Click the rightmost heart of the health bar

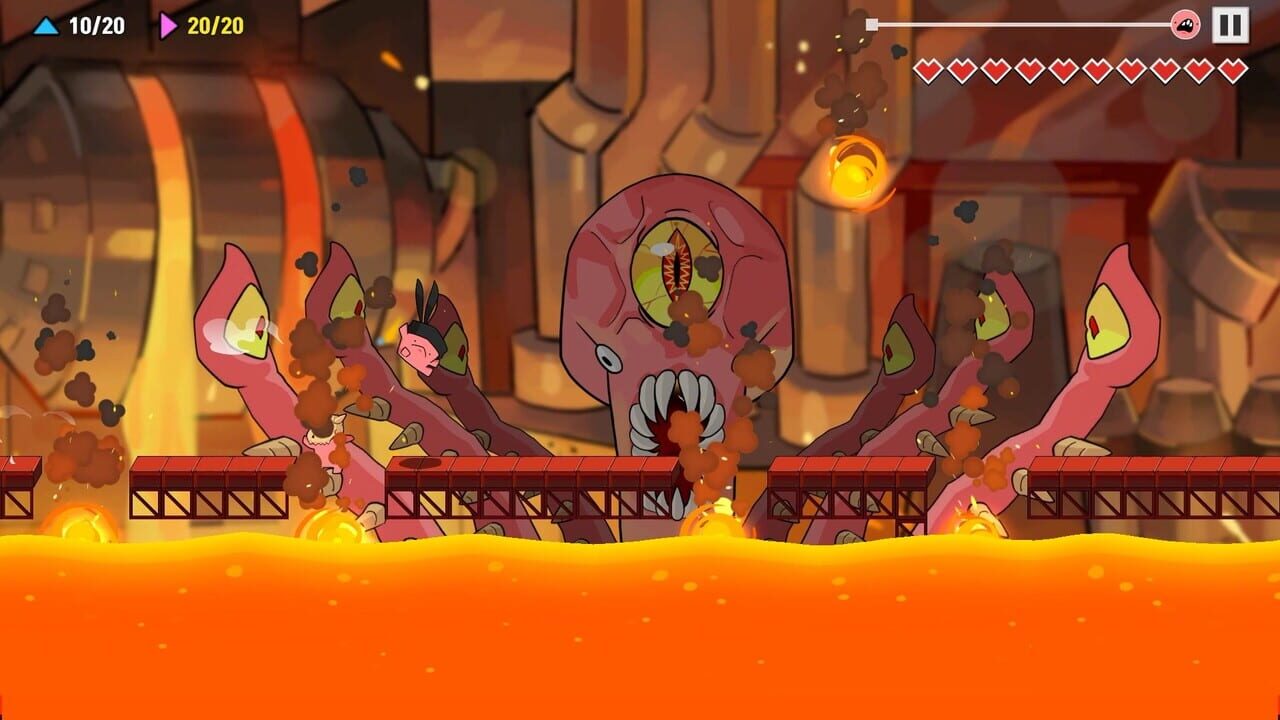(1235, 71)
